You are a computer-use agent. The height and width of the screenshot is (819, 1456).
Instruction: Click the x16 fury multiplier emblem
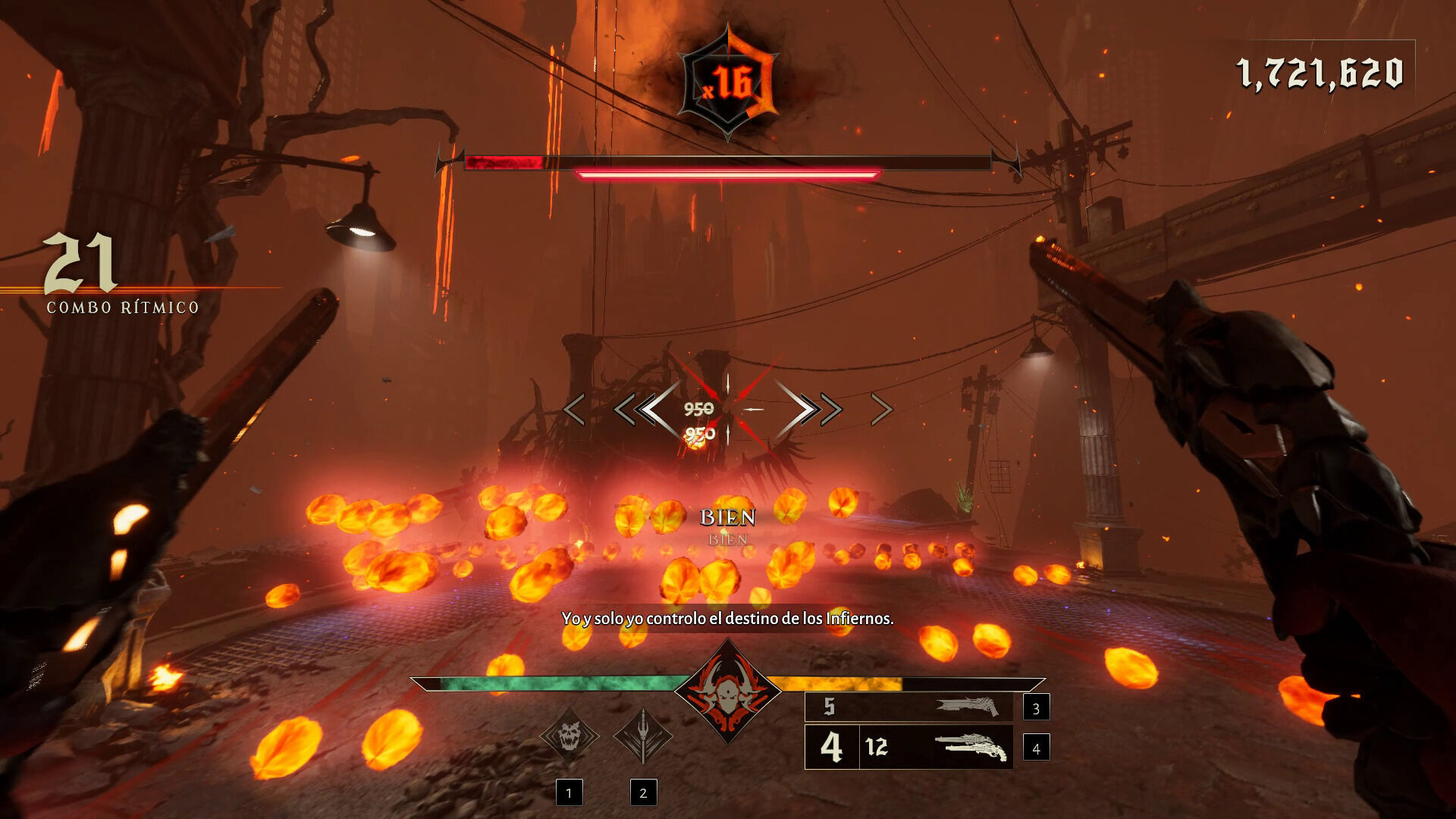coord(728,83)
